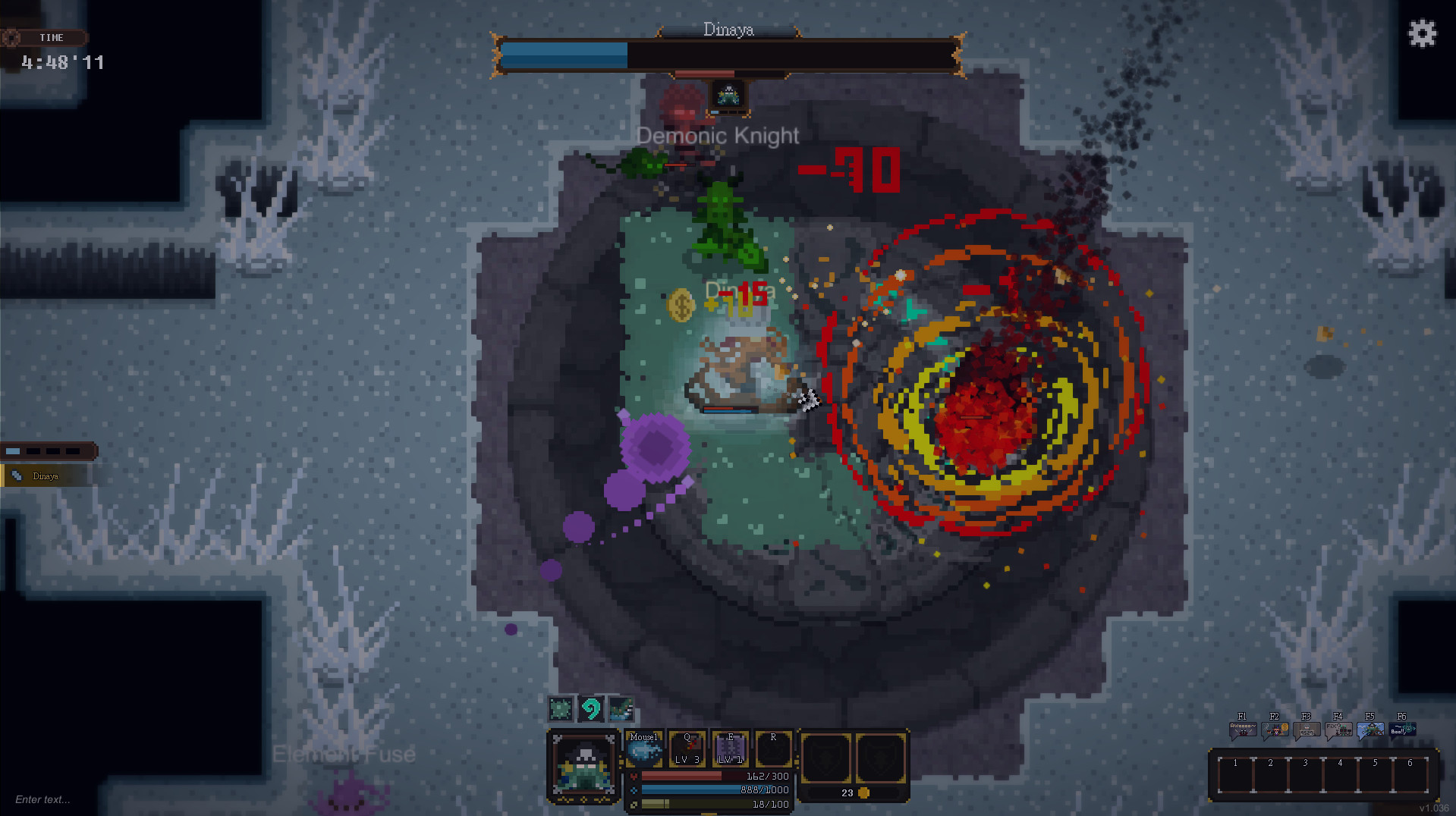Image resolution: width=1456 pixels, height=816 pixels.
Task: Select the Mouse1 water attack skill
Action: (x=645, y=749)
